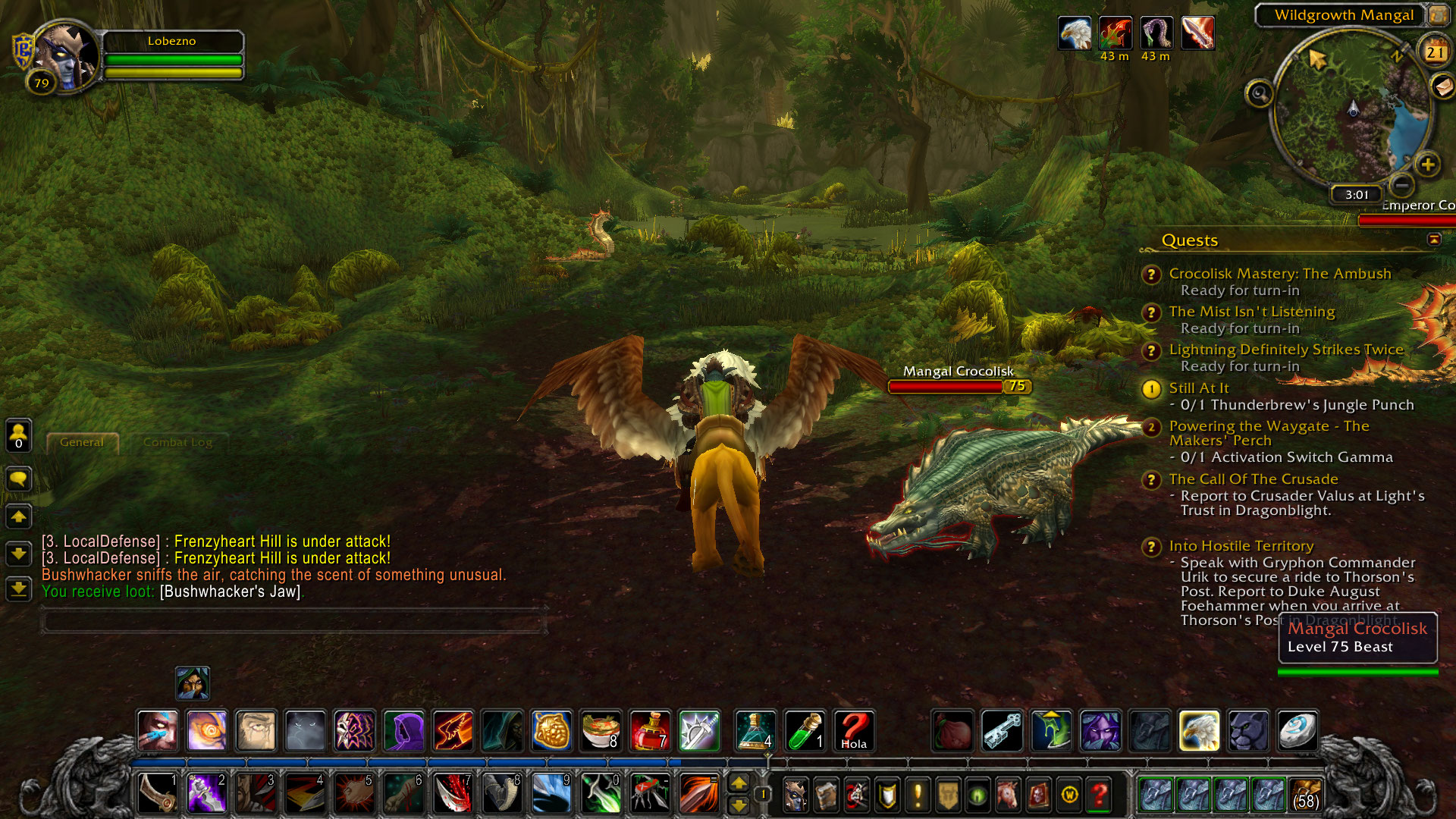Open the calendar showing day 21
This screenshot has width=1456, height=819.
pyautogui.click(x=1434, y=52)
